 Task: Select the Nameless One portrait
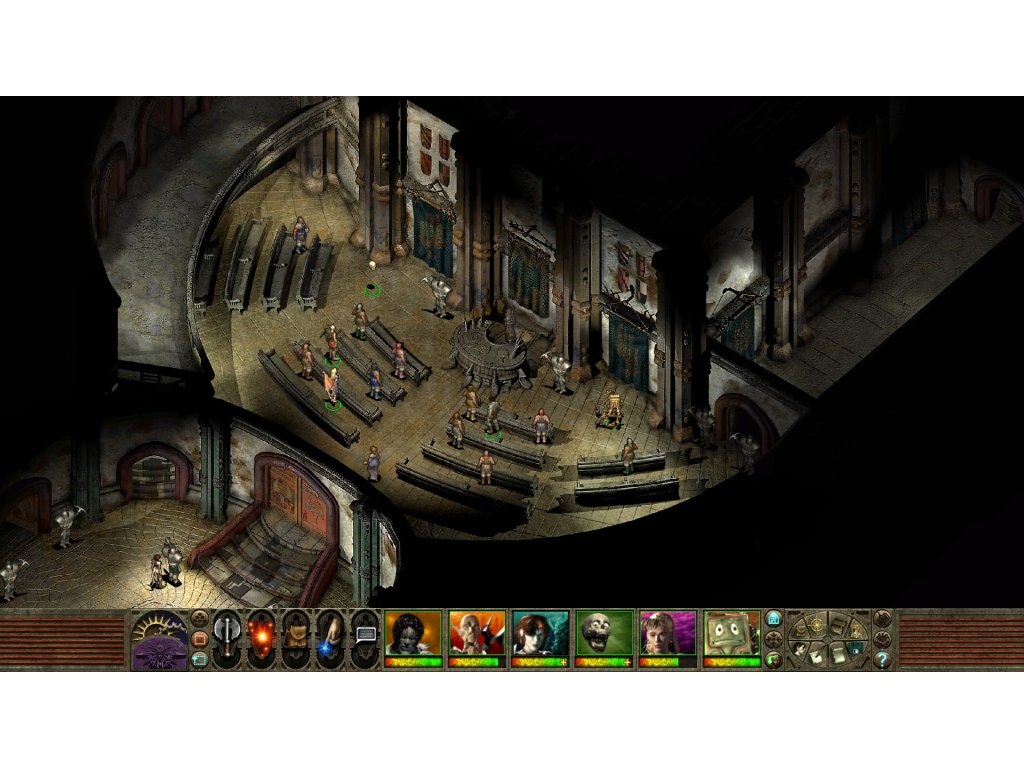point(413,632)
